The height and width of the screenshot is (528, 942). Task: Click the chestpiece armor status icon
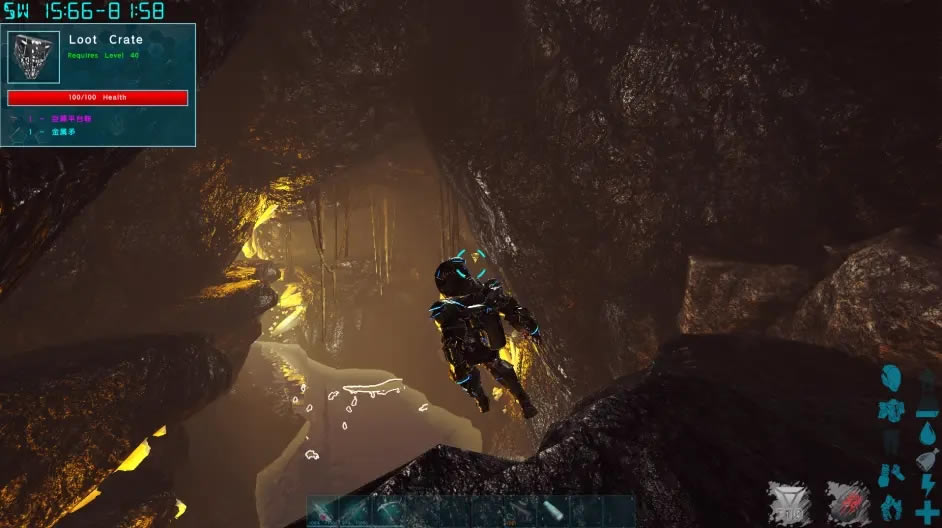click(x=890, y=409)
